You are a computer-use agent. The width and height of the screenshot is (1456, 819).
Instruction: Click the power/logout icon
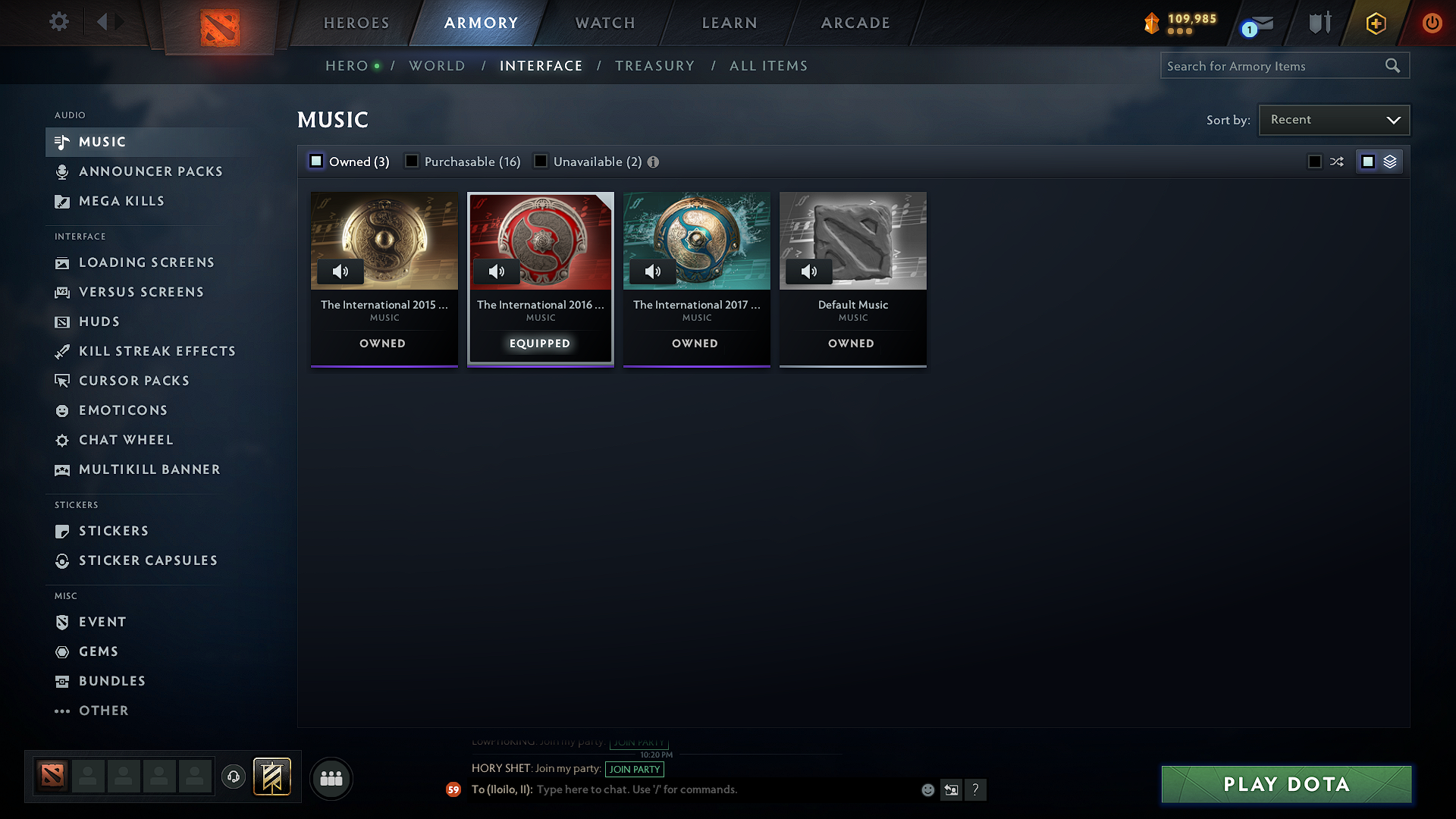pos(1432,23)
